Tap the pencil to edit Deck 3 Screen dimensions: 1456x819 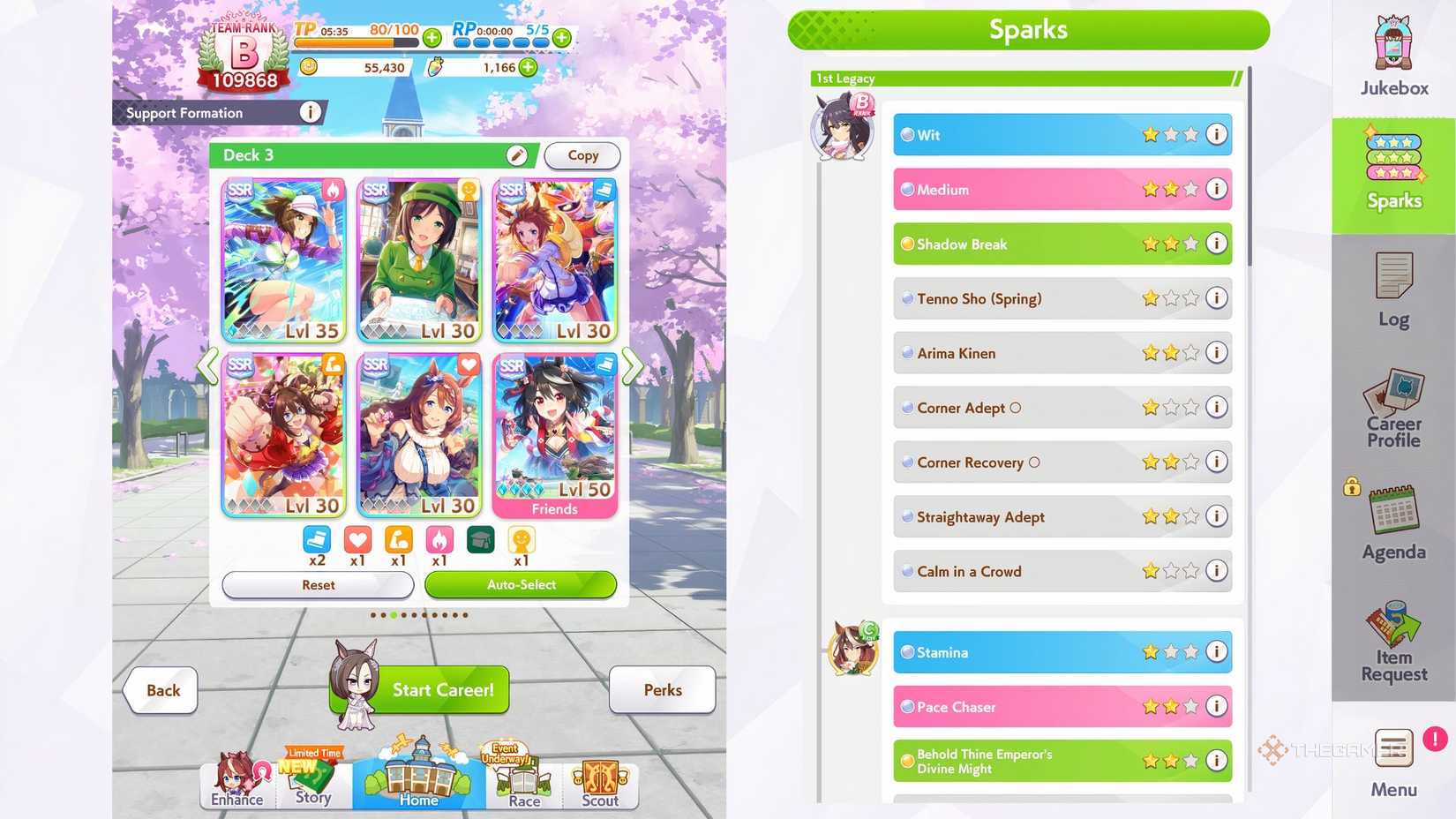click(x=518, y=154)
